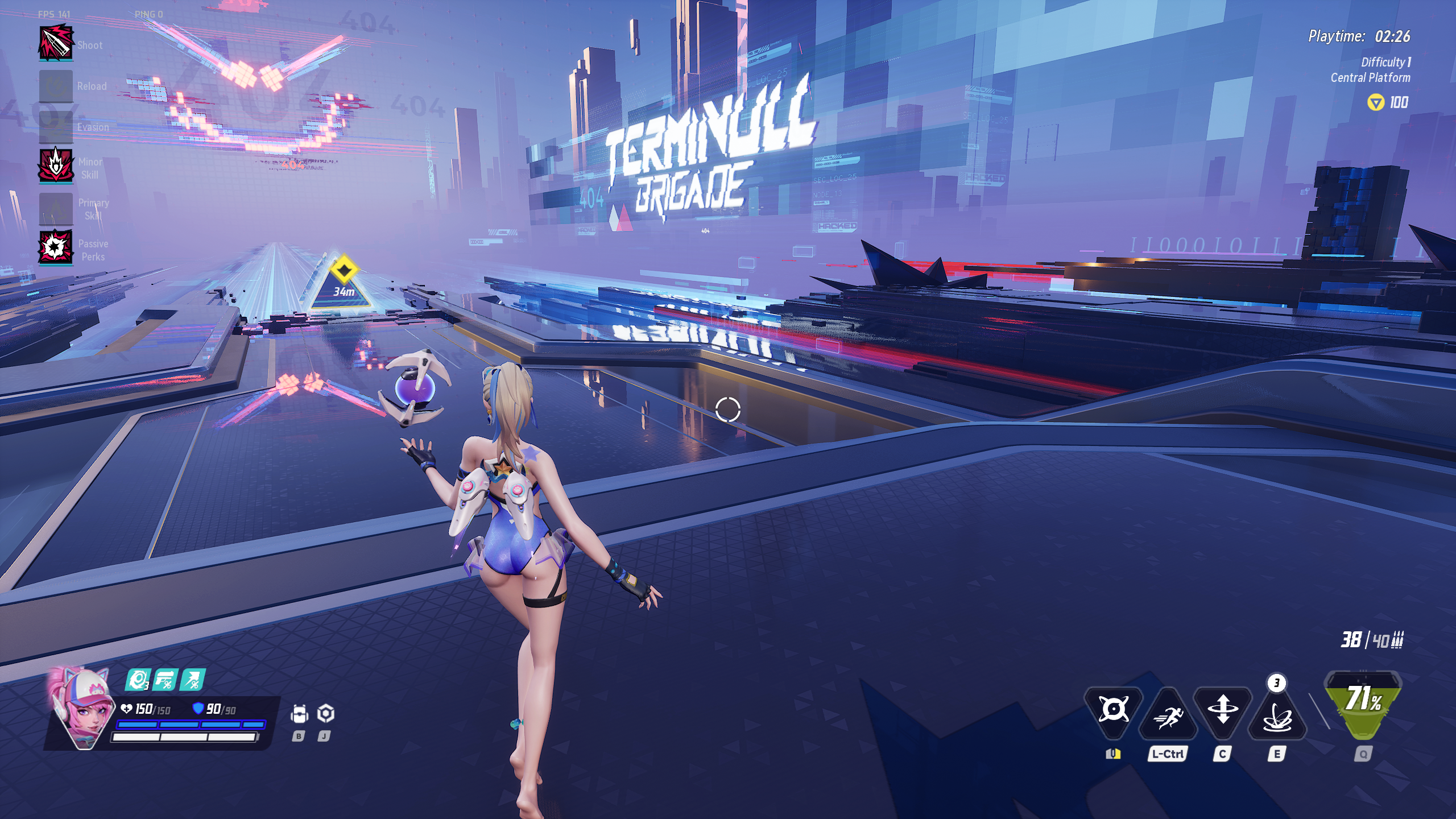The image size is (1456, 819).
Task: Activate the green ultimate at 71%
Action: tap(1363, 704)
